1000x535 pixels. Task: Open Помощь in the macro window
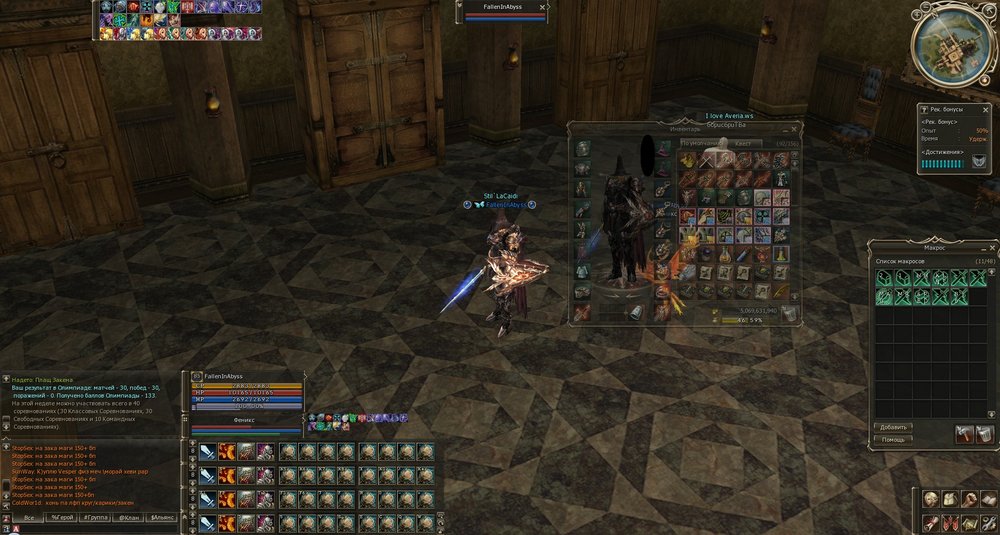pyautogui.click(x=893, y=440)
